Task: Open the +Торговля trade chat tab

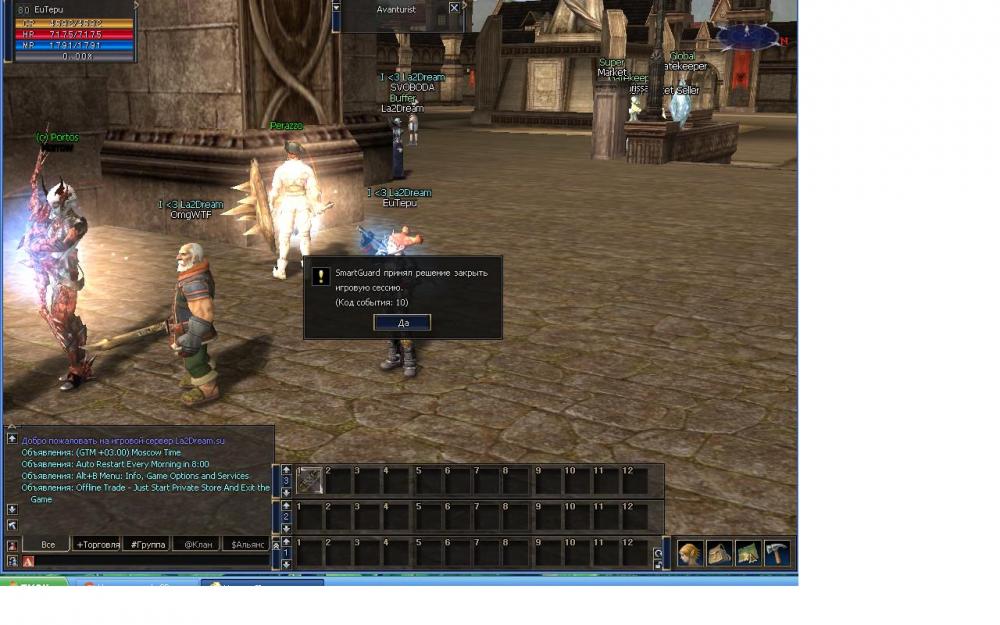Action: tap(97, 545)
